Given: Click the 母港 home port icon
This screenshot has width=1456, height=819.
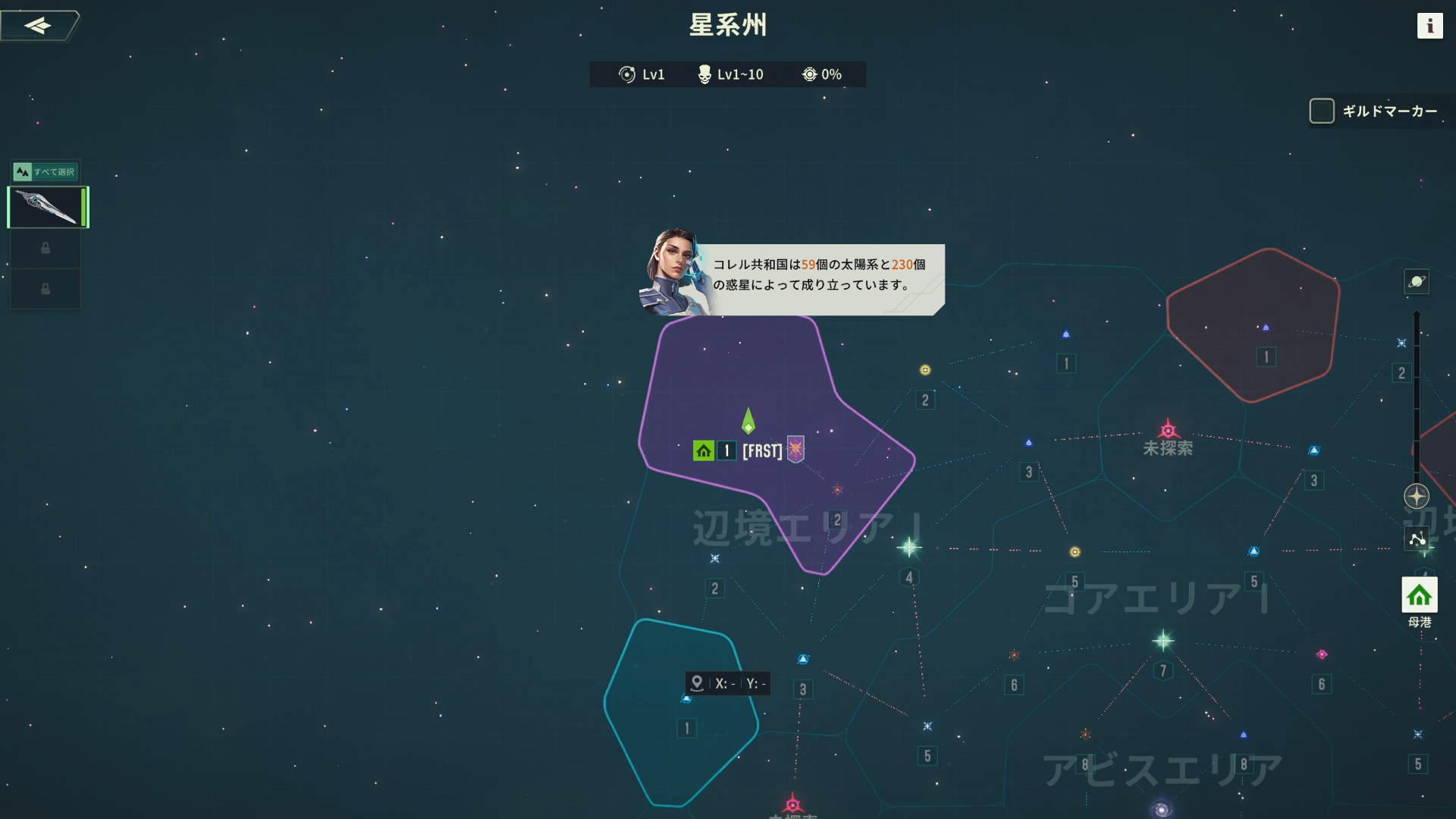Looking at the screenshot, I should 1419,595.
